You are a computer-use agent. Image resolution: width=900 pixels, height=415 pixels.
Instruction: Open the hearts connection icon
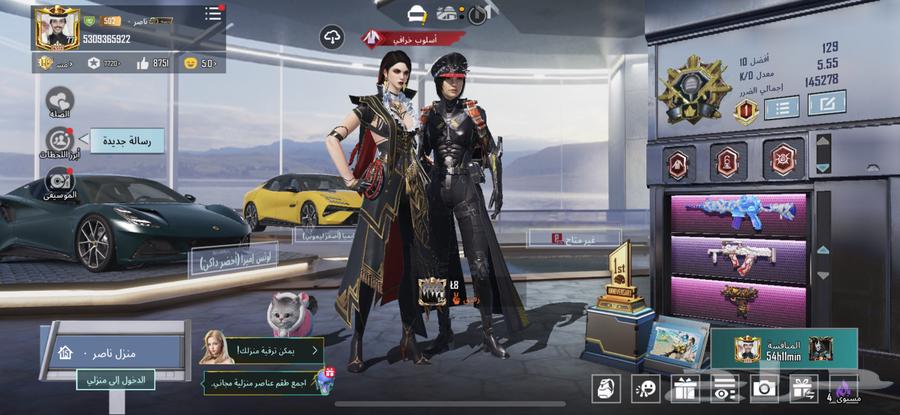[x=60, y=100]
